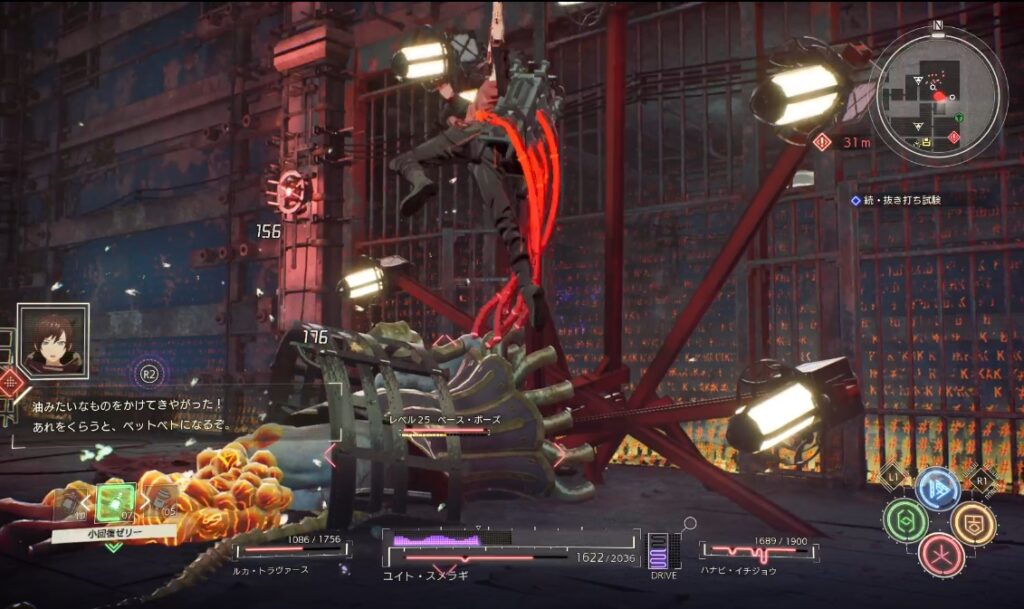Click the DRIVE gauge icon

pos(663,552)
